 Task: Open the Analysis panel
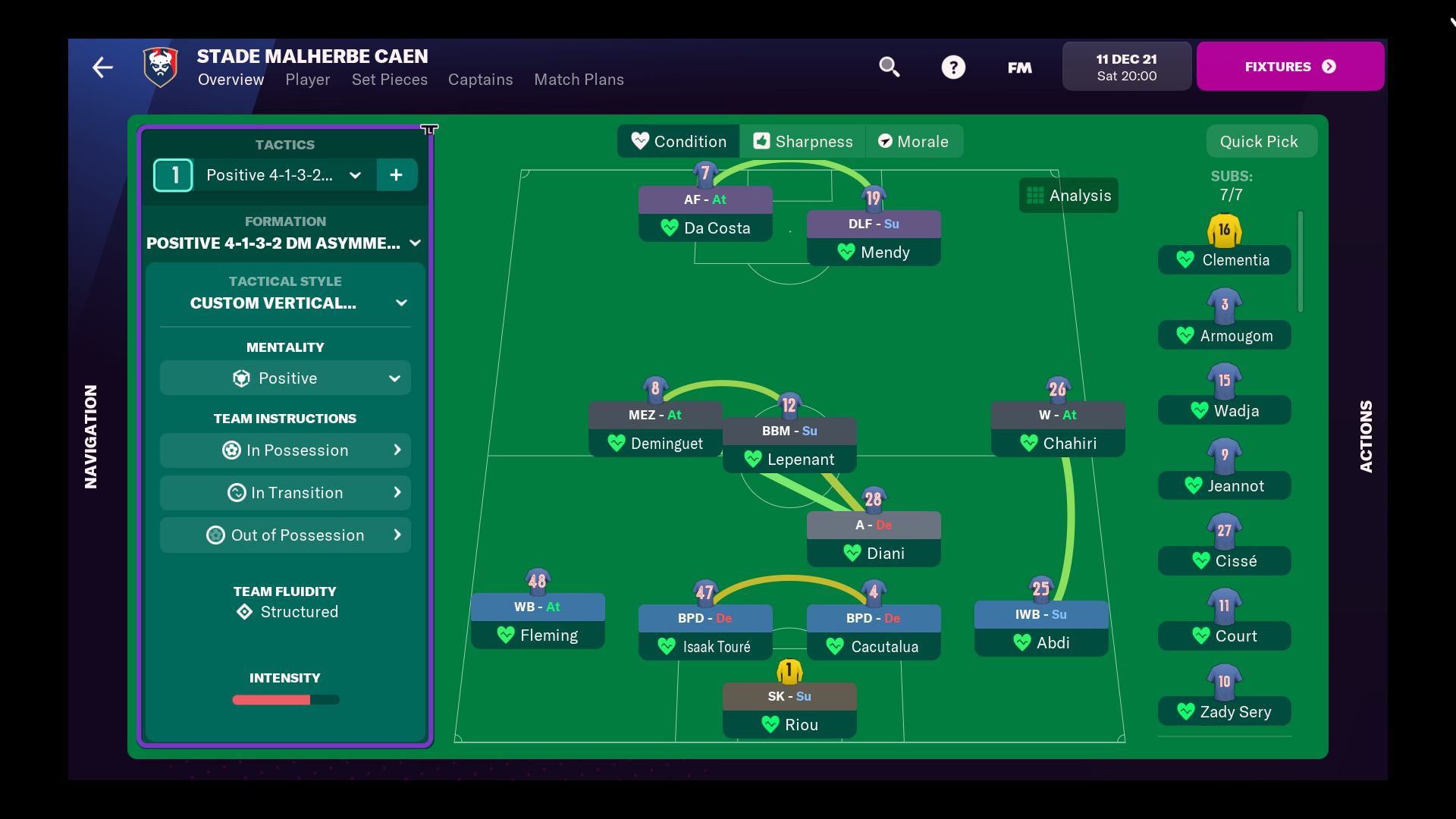point(1068,196)
